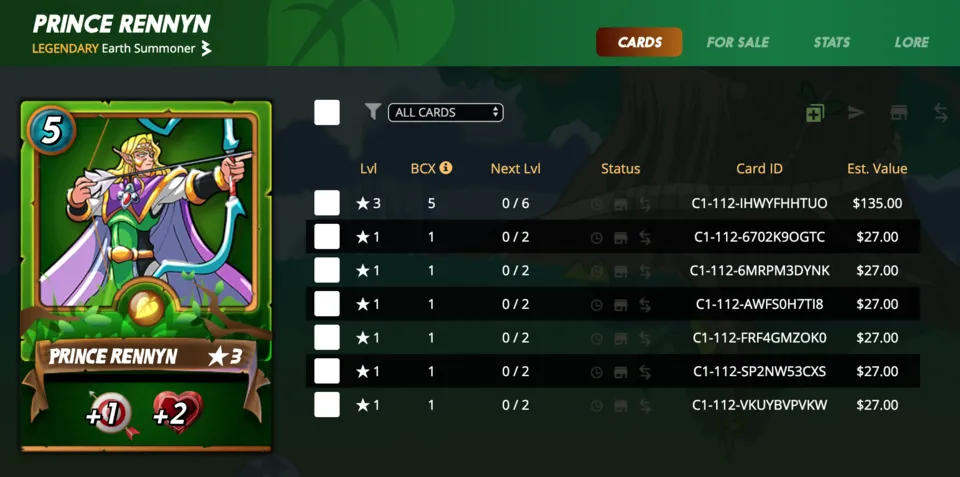Click the BCX info icon
Viewport: 960px width, 477px height.
[x=446, y=168]
